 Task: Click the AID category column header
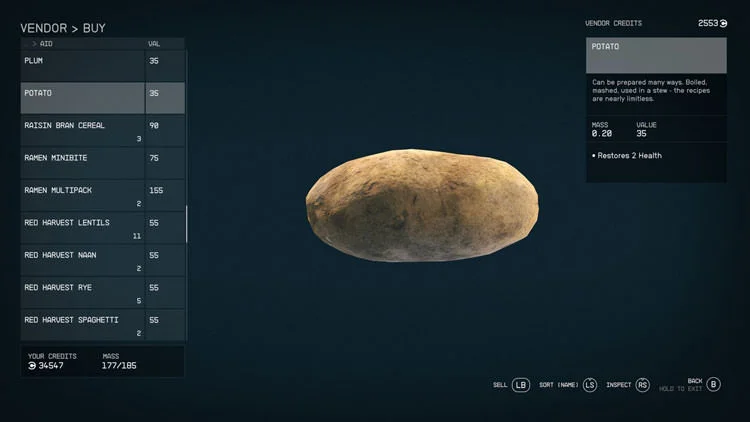(x=46, y=44)
